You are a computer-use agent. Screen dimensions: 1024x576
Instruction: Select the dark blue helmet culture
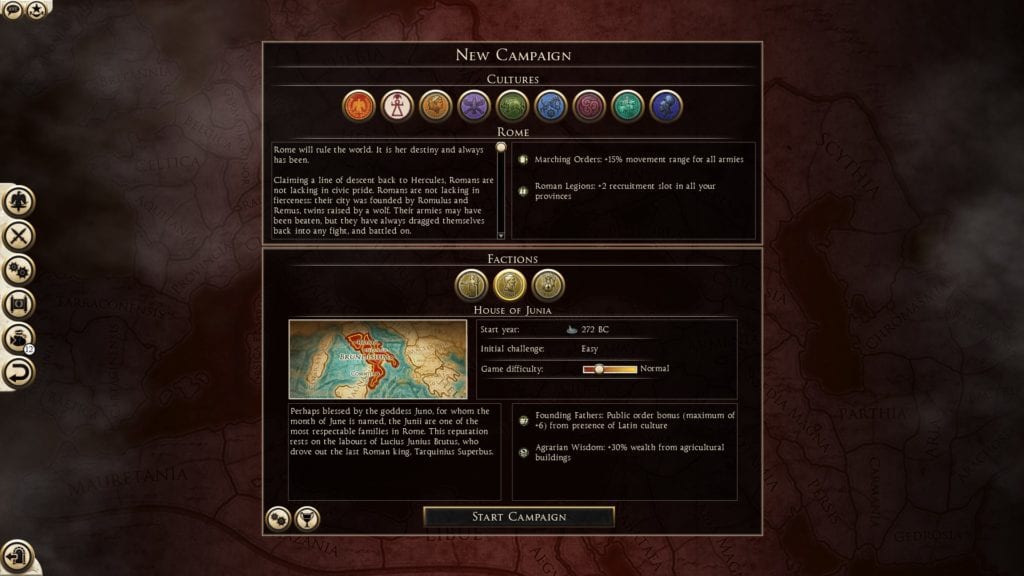point(665,105)
